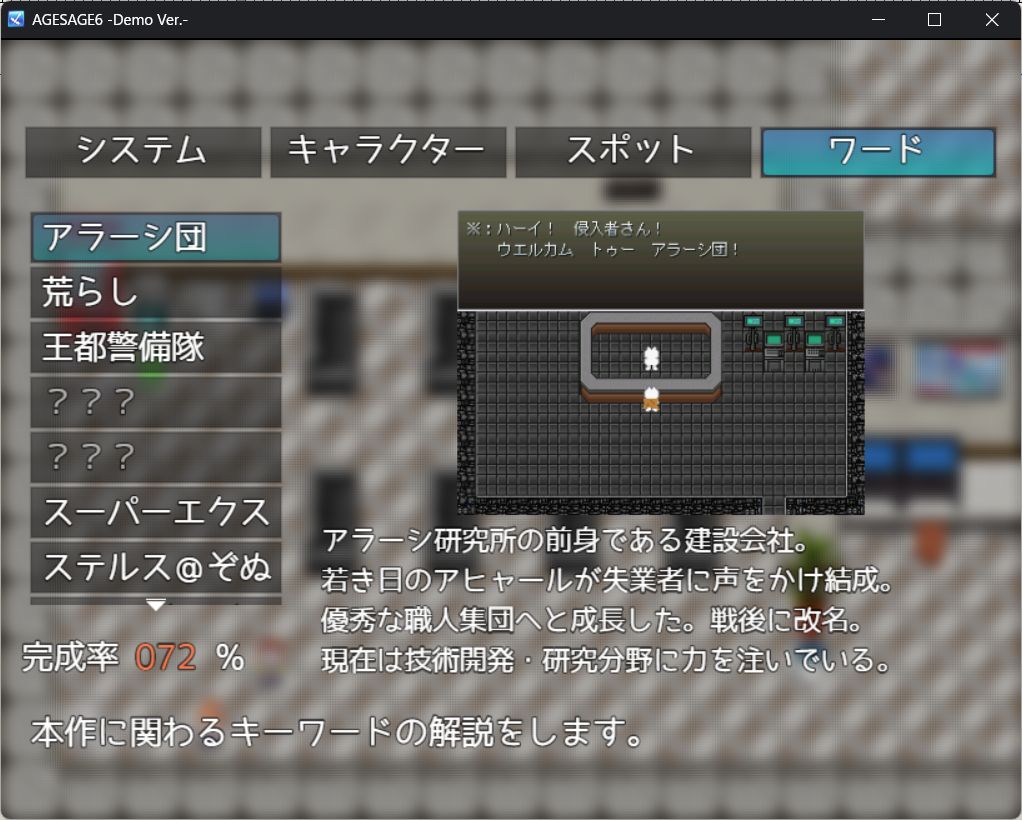Choose the ワード tab

tap(877, 152)
